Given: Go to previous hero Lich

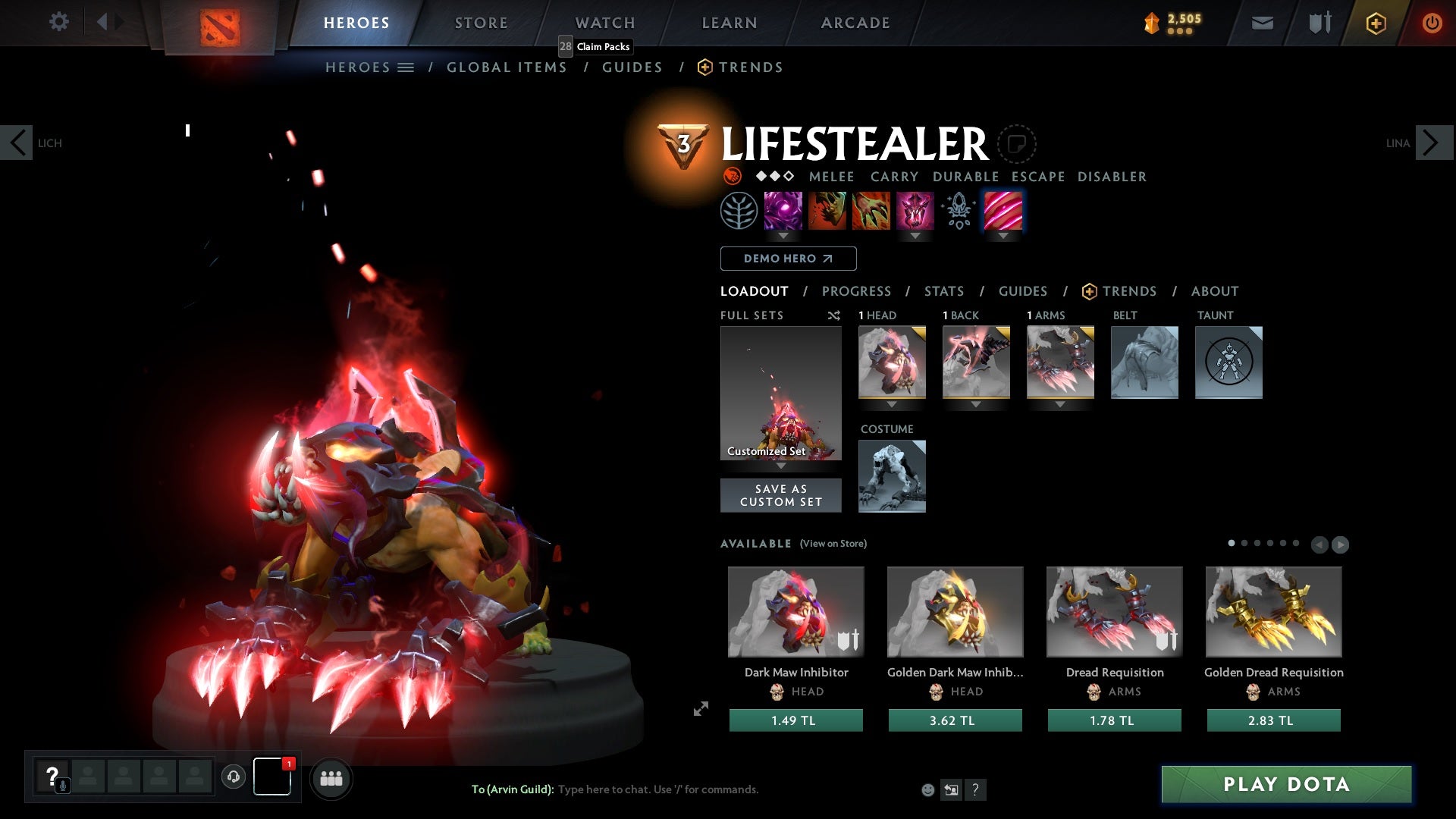Looking at the screenshot, I should [17, 143].
